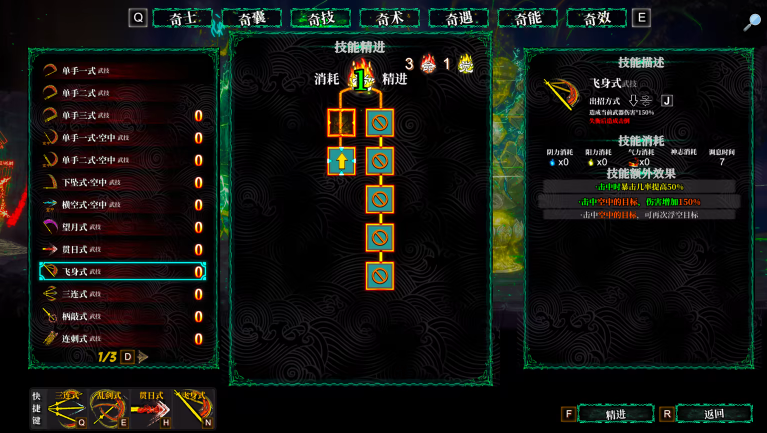Go to the next skill list page arrow

point(144,357)
